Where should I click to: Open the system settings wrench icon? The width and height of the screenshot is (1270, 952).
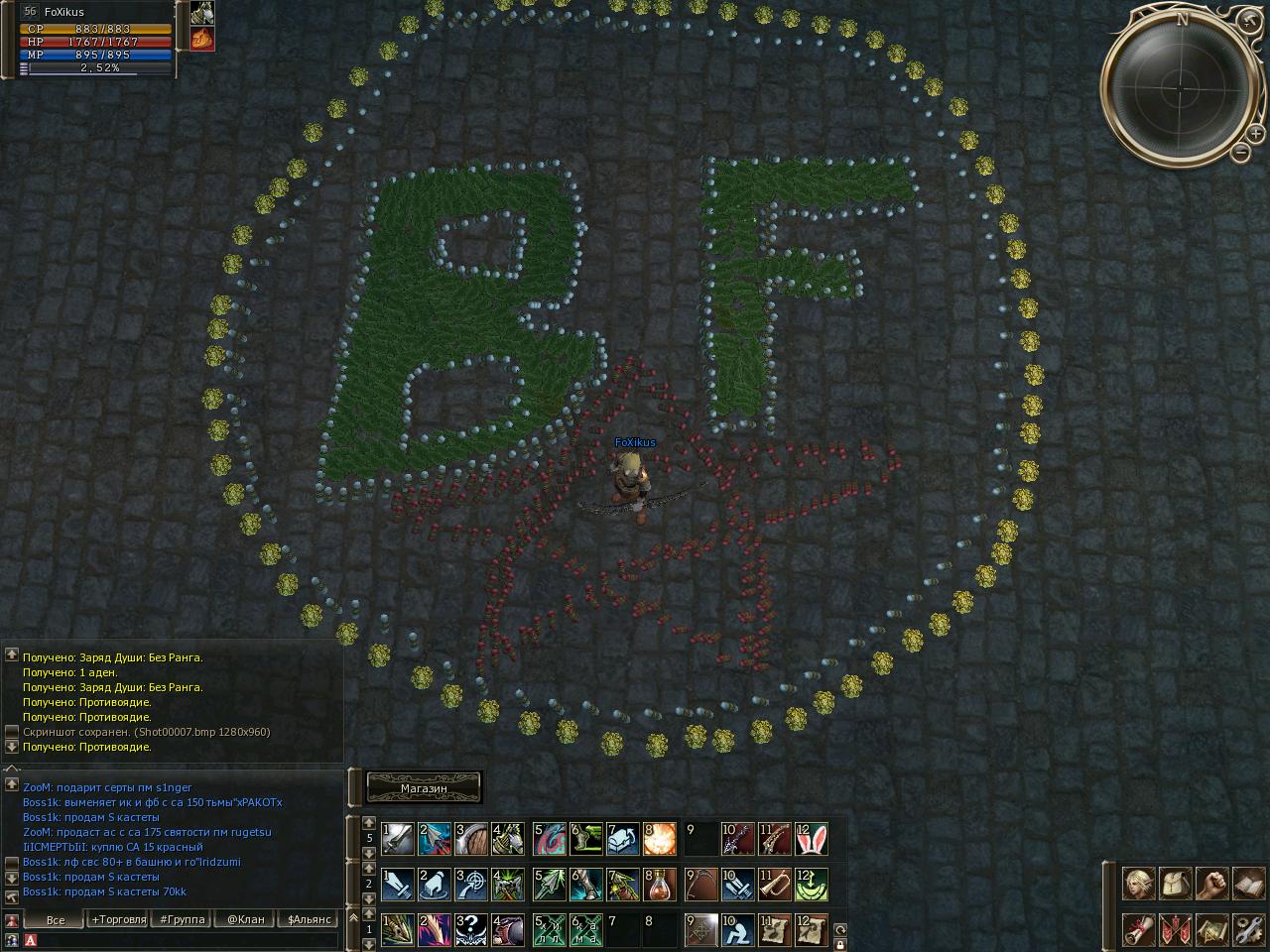(x=1248, y=929)
